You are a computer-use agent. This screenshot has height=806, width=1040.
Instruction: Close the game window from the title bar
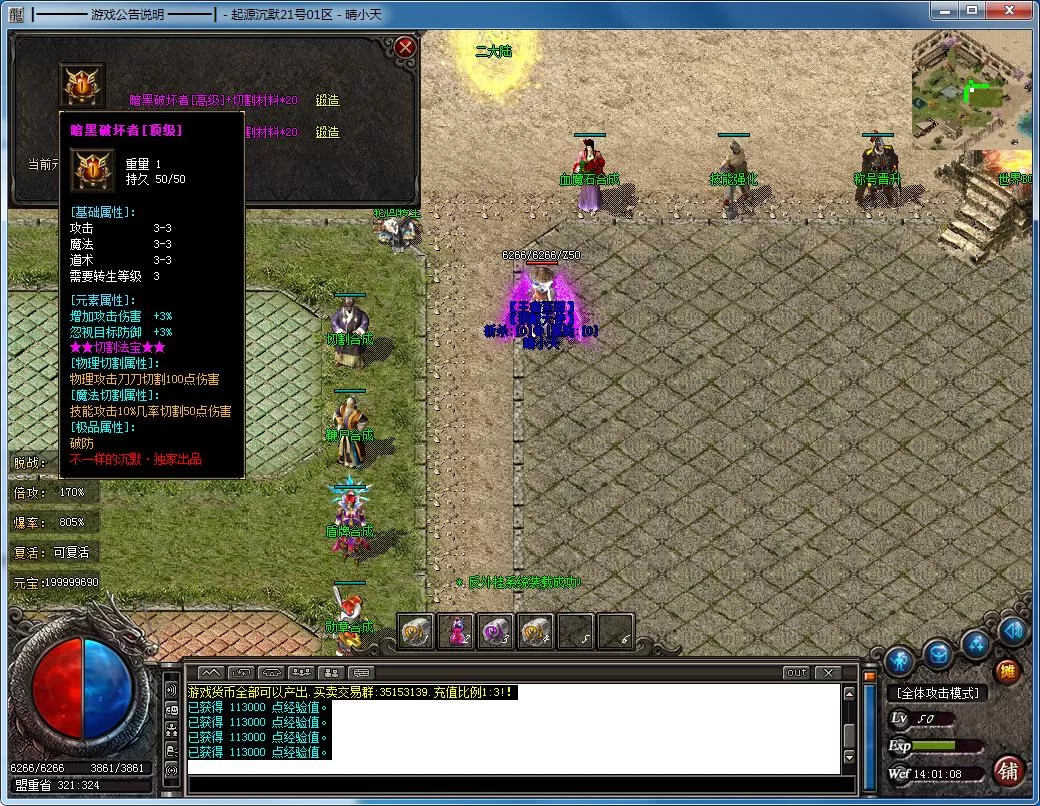[x=1008, y=9]
